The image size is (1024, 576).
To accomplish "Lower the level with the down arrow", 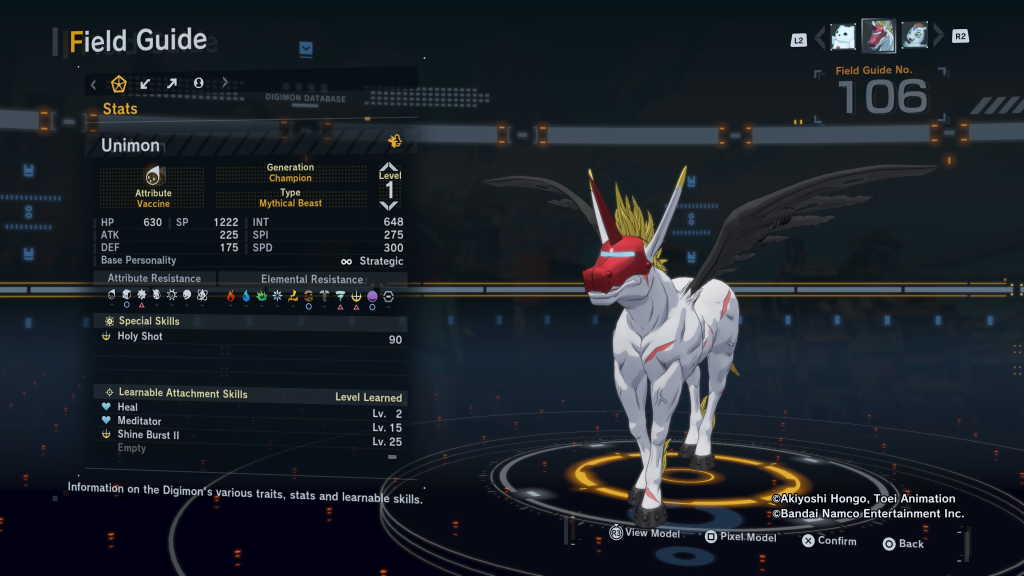I will click(x=389, y=204).
